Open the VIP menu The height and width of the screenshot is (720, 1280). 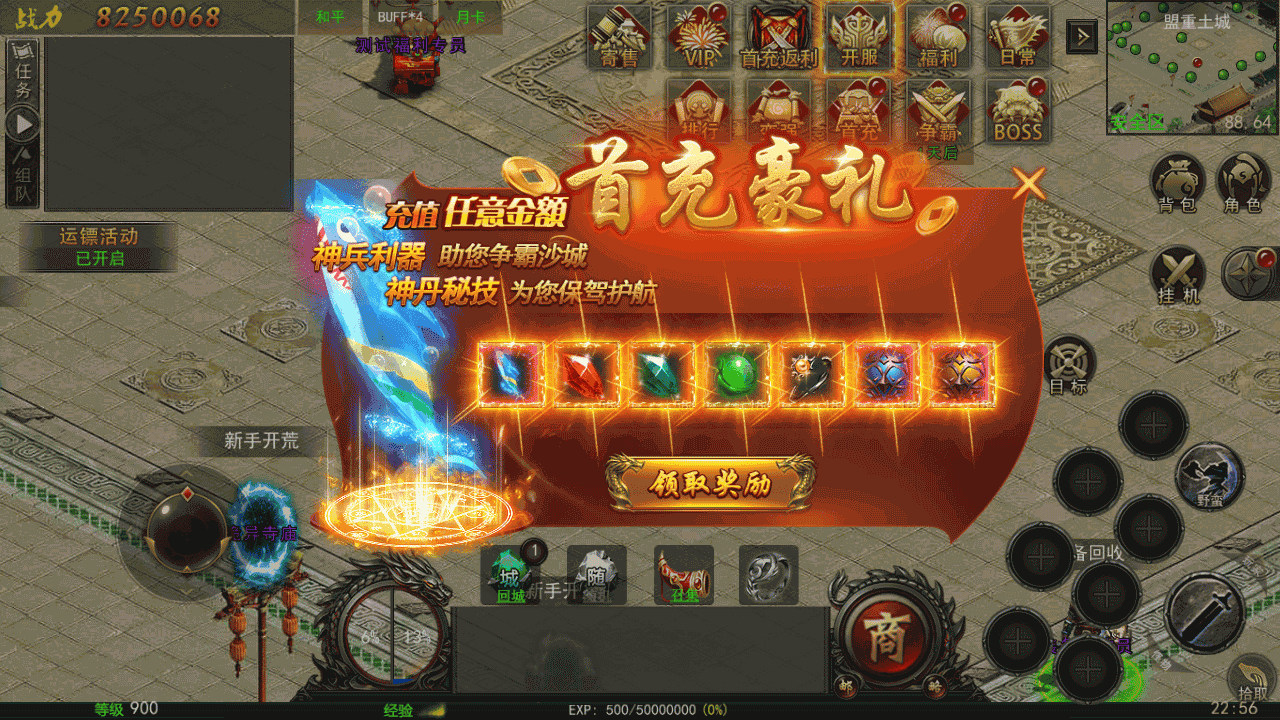700,37
